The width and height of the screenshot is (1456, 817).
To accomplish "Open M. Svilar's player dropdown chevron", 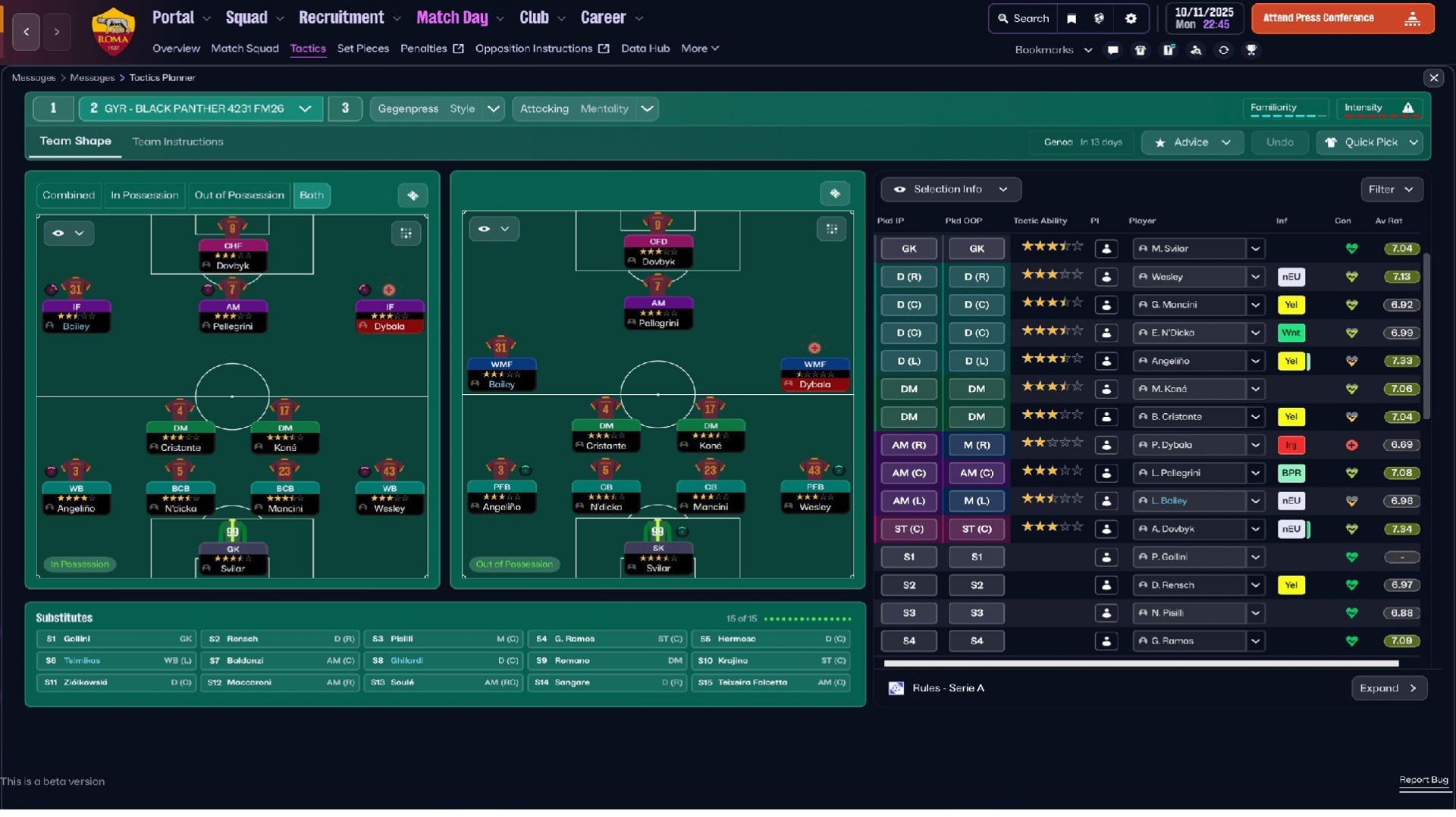I will [x=1257, y=249].
